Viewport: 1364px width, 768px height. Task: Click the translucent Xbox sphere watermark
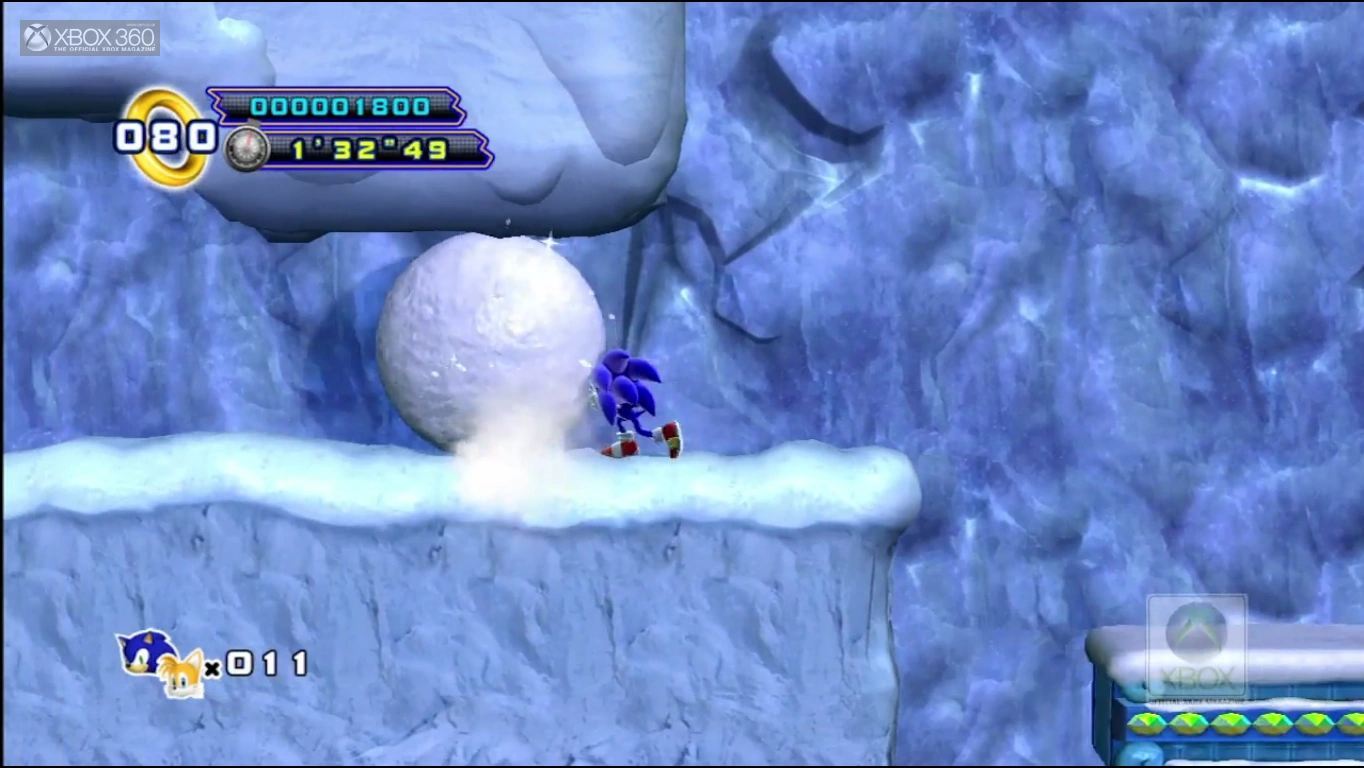tap(1196, 633)
